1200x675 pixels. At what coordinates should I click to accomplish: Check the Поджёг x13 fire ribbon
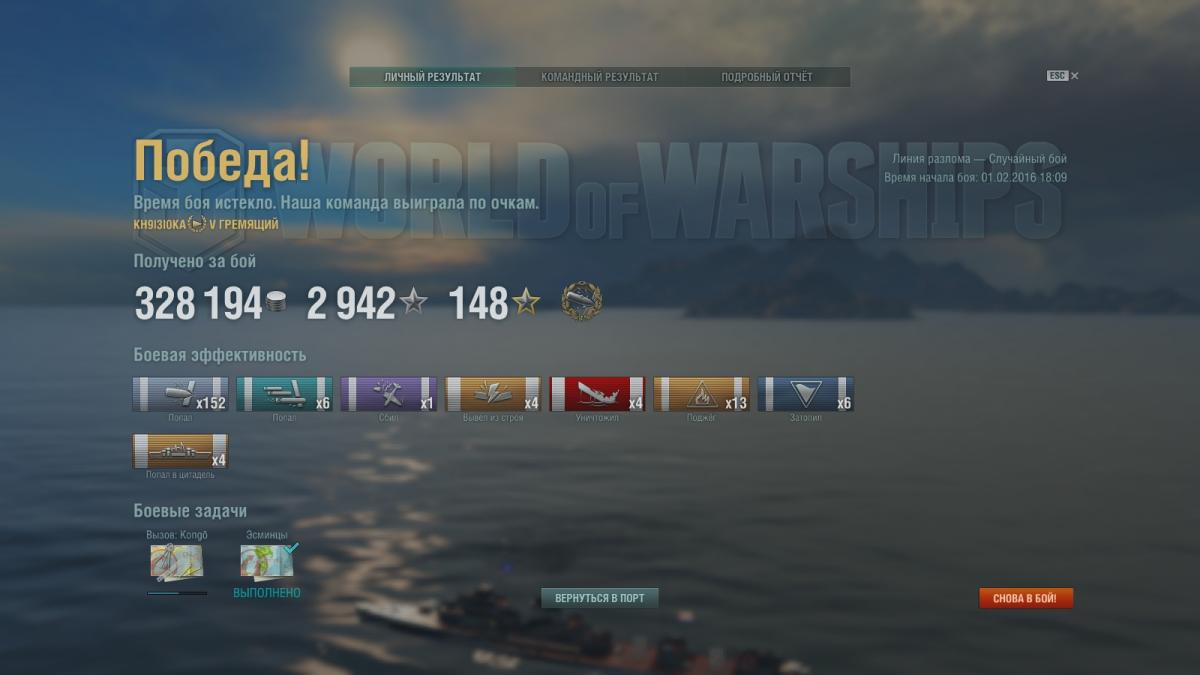701,394
